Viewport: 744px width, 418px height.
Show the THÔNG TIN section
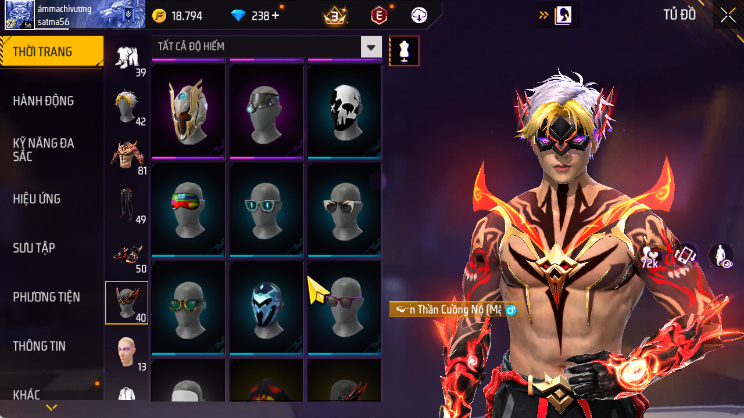click(x=39, y=346)
